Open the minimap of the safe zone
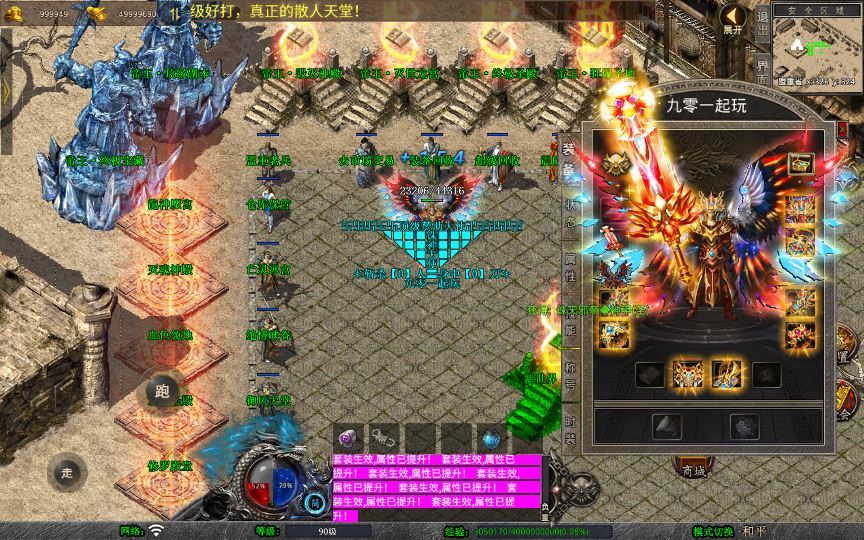864x540 pixels. point(818,50)
